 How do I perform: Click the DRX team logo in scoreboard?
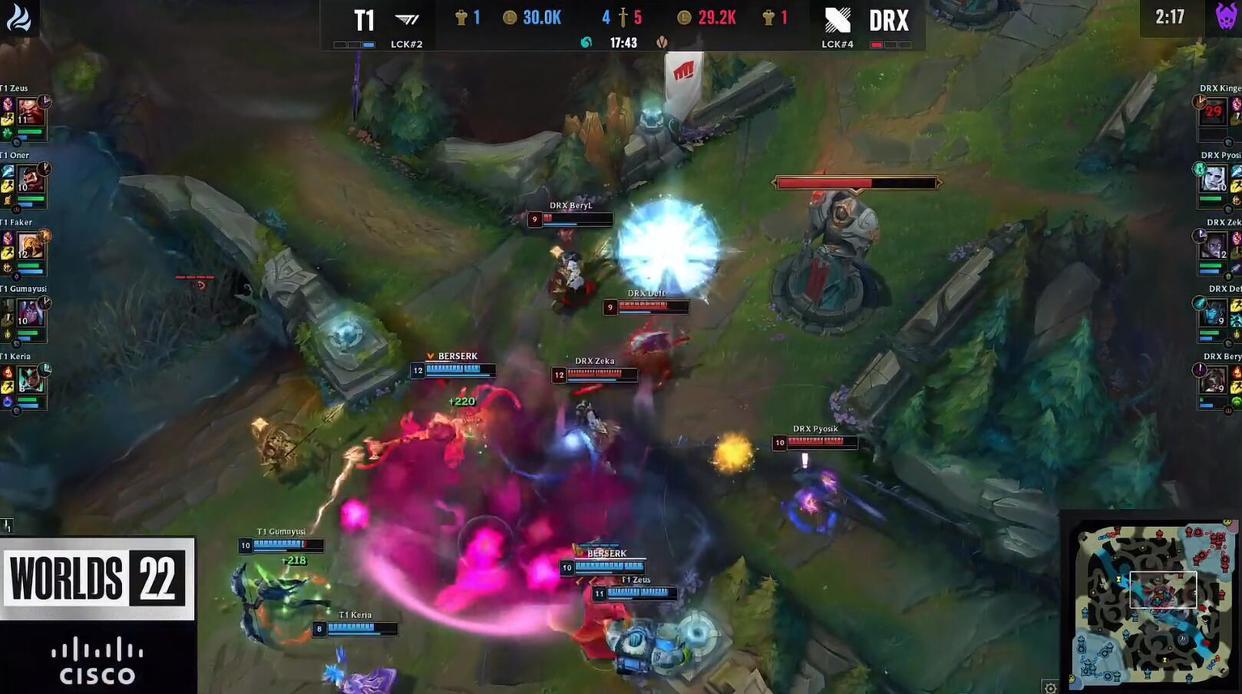point(838,19)
